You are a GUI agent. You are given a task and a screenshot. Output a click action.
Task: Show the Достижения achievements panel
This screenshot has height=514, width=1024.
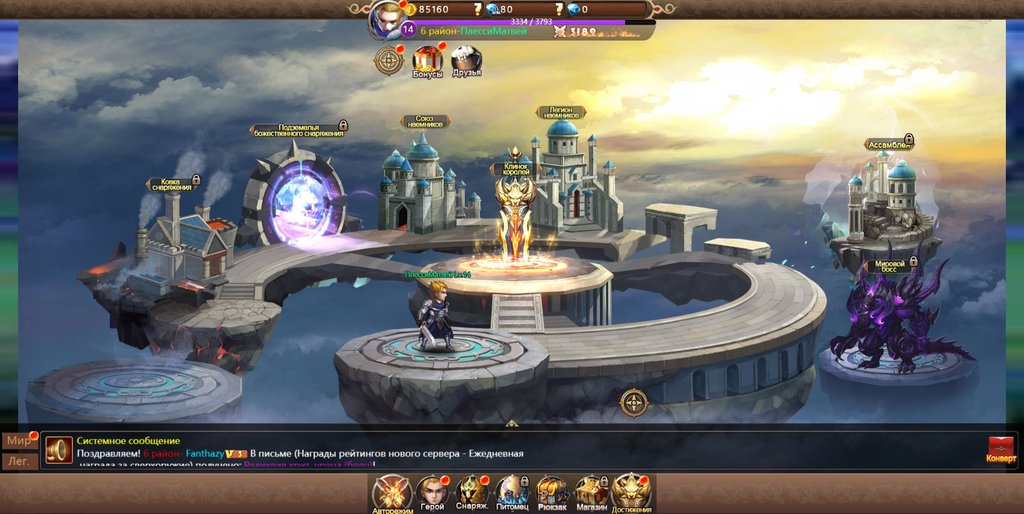coord(631,491)
